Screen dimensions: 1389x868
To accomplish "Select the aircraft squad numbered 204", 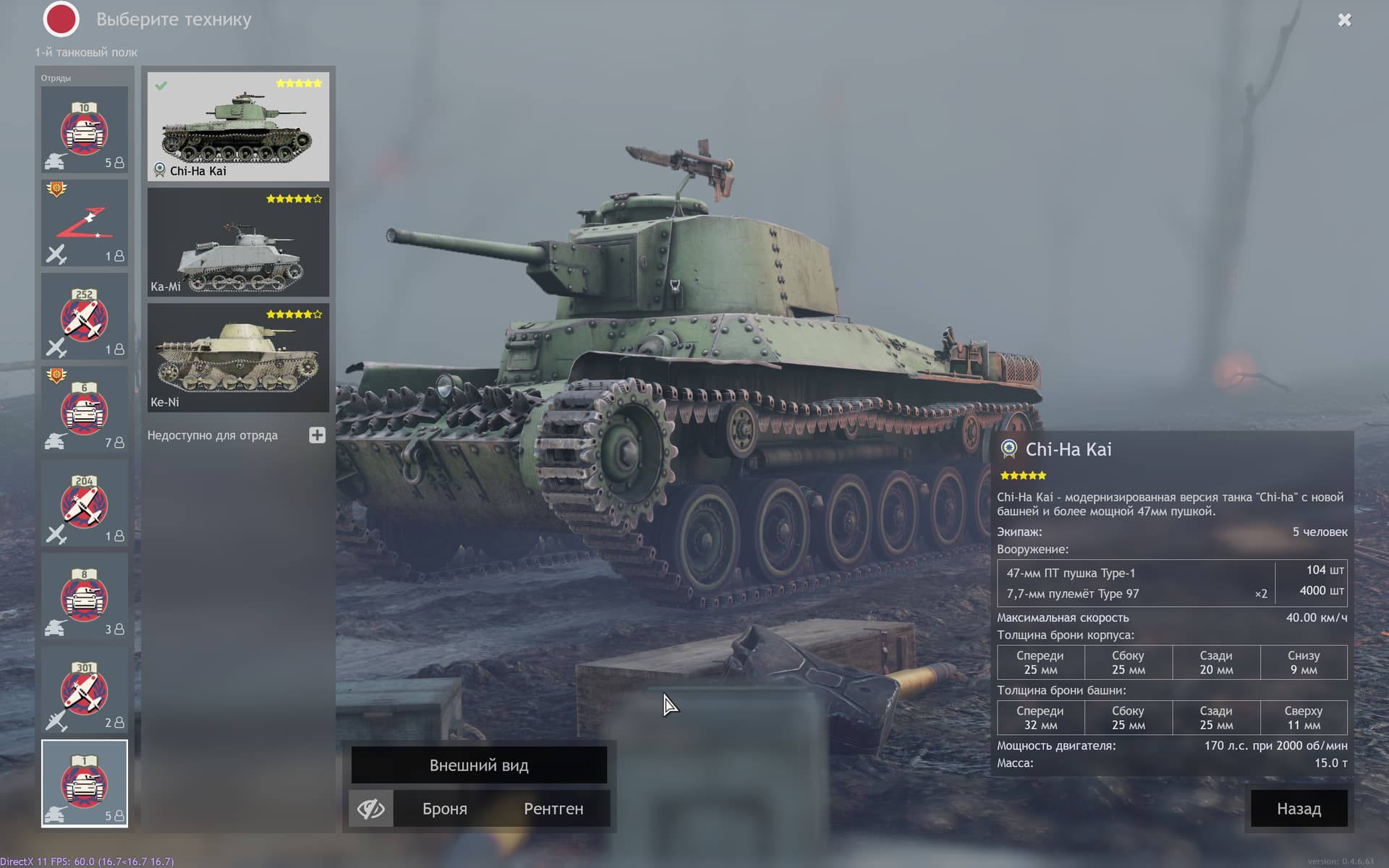I will [85, 504].
